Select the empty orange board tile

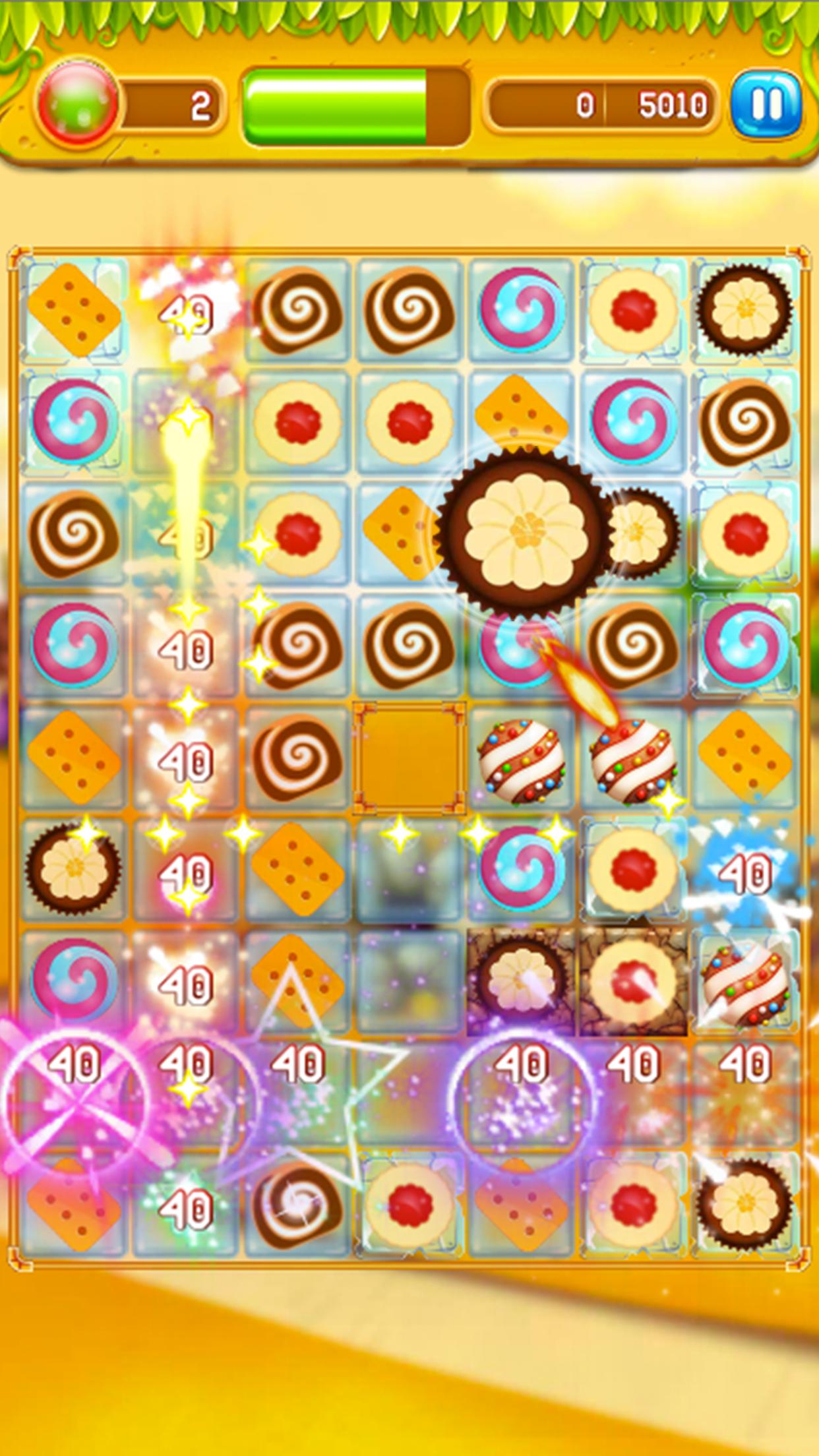409,758
